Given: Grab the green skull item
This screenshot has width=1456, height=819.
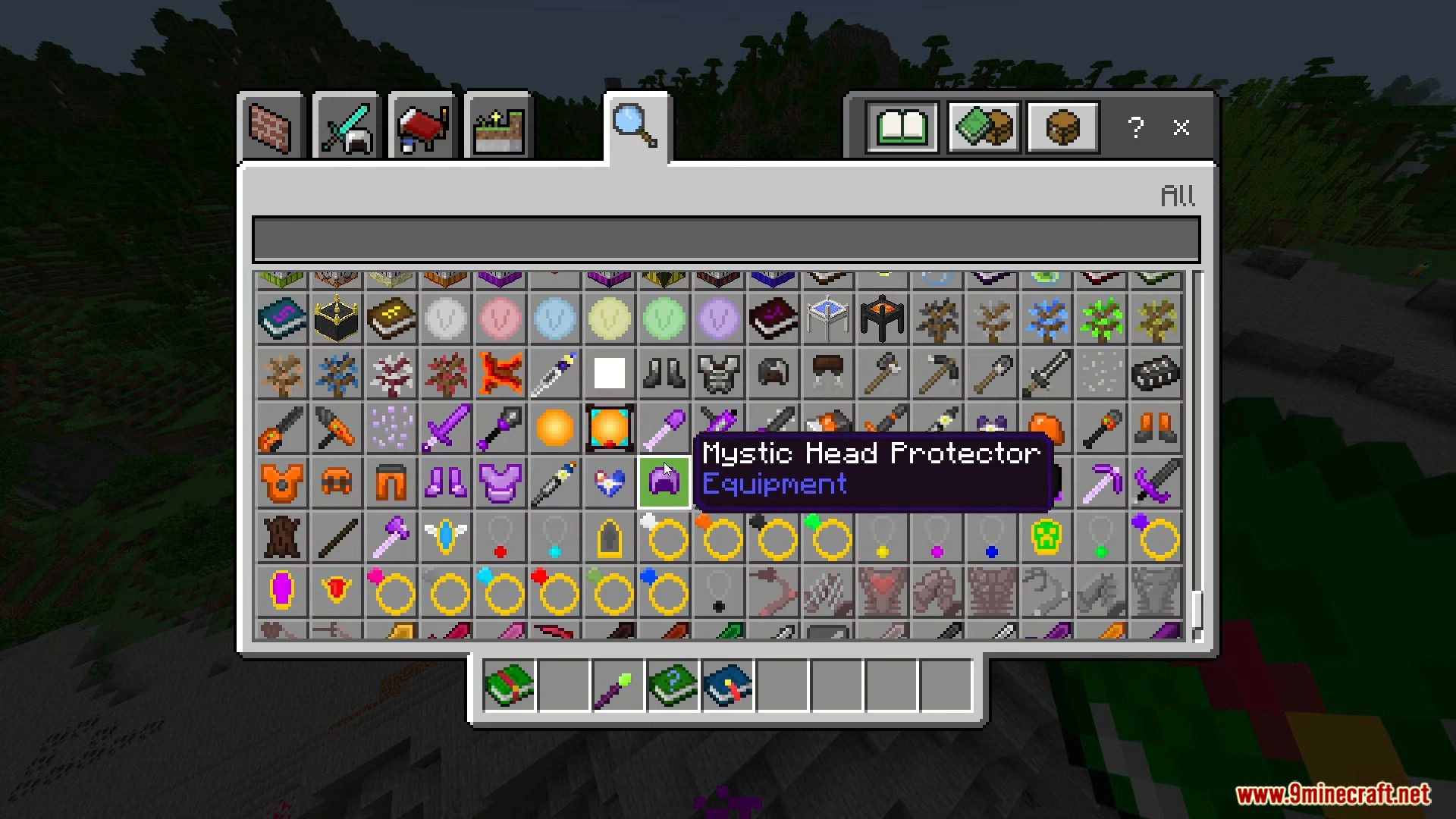Looking at the screenshot, I should tap(1046, 537).
